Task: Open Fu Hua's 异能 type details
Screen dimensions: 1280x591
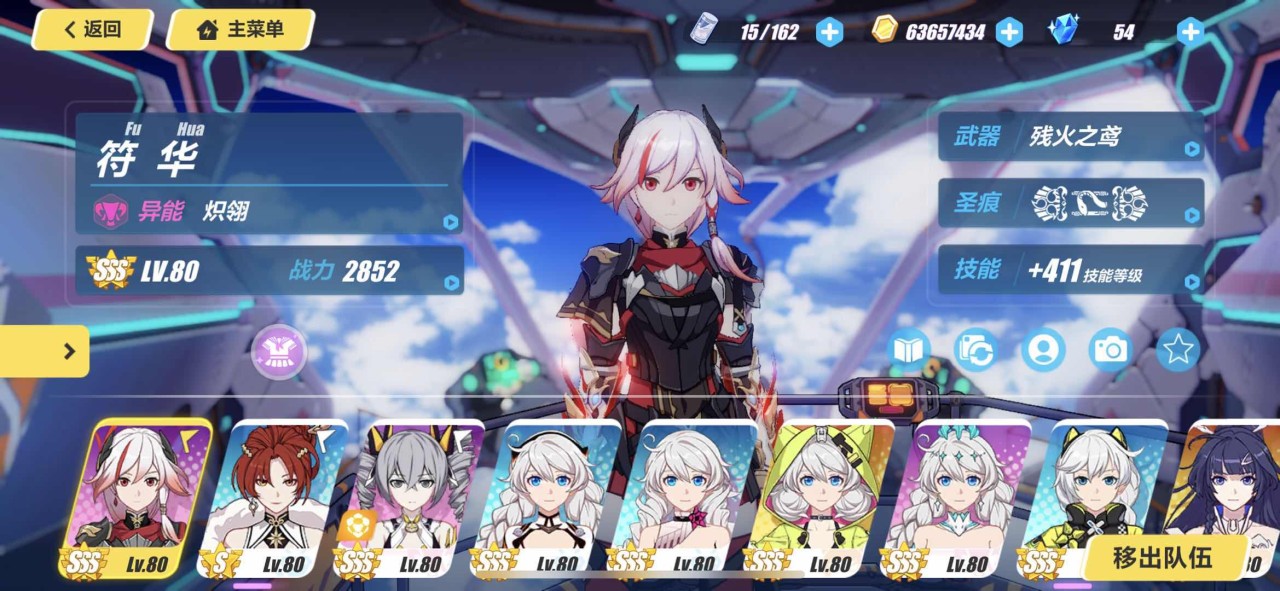Action: [x=270, y=212]
